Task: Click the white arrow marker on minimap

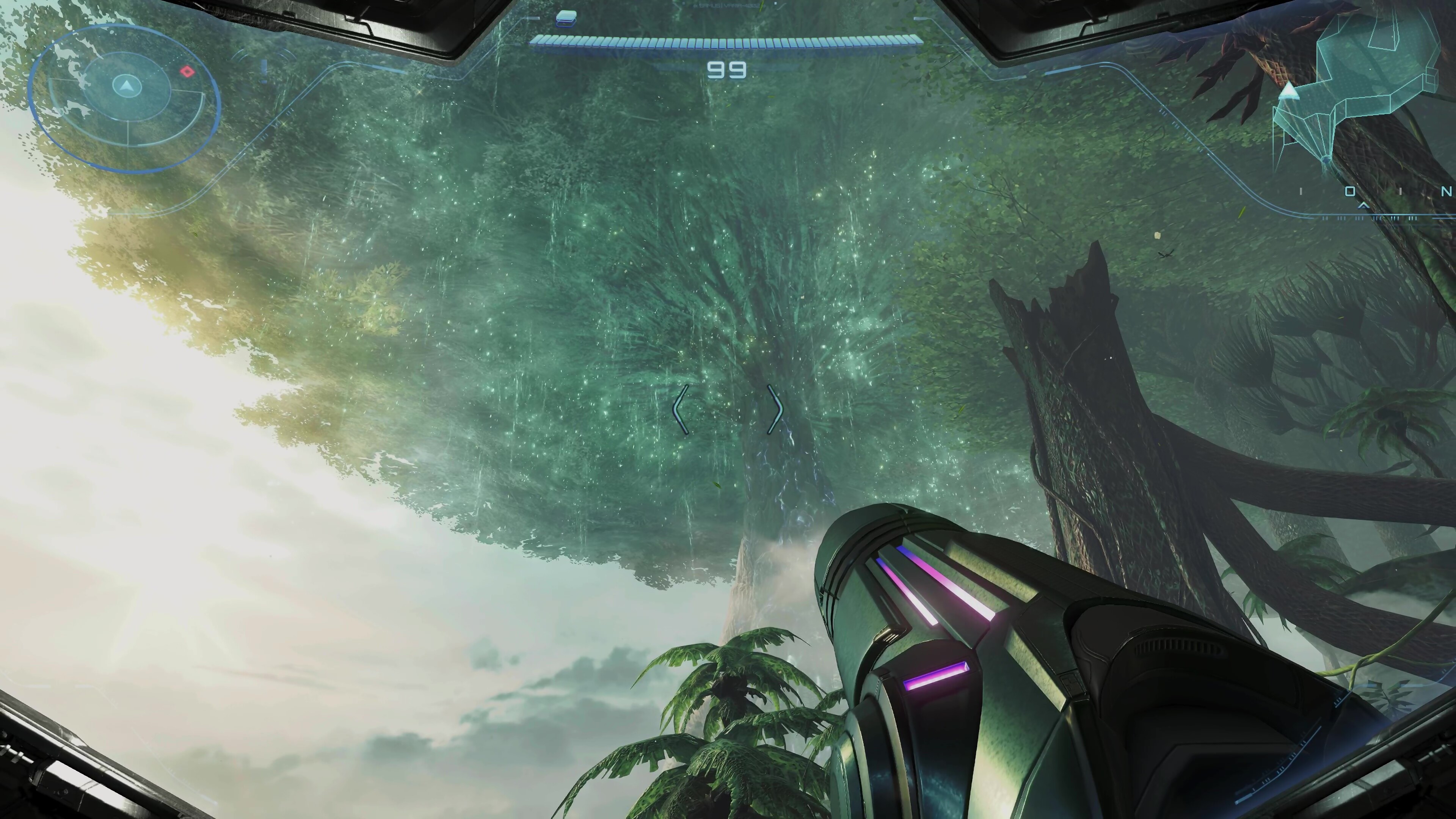Action: 1288,91
